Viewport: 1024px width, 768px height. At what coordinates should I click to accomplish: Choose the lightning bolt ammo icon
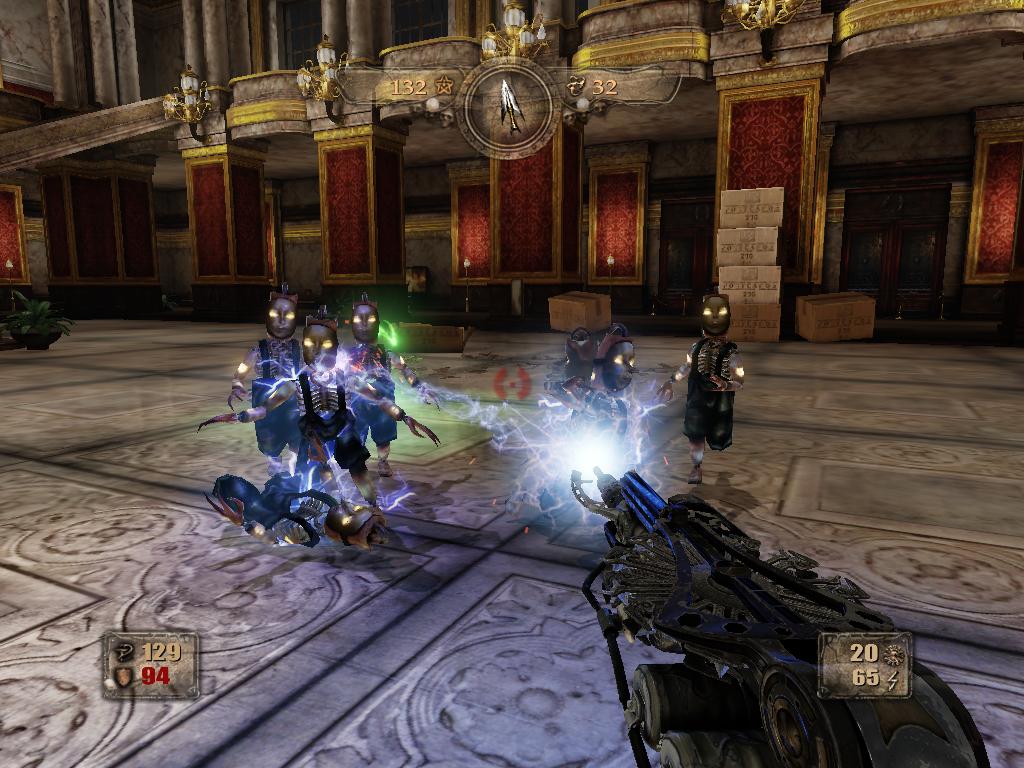coord(893,678)
